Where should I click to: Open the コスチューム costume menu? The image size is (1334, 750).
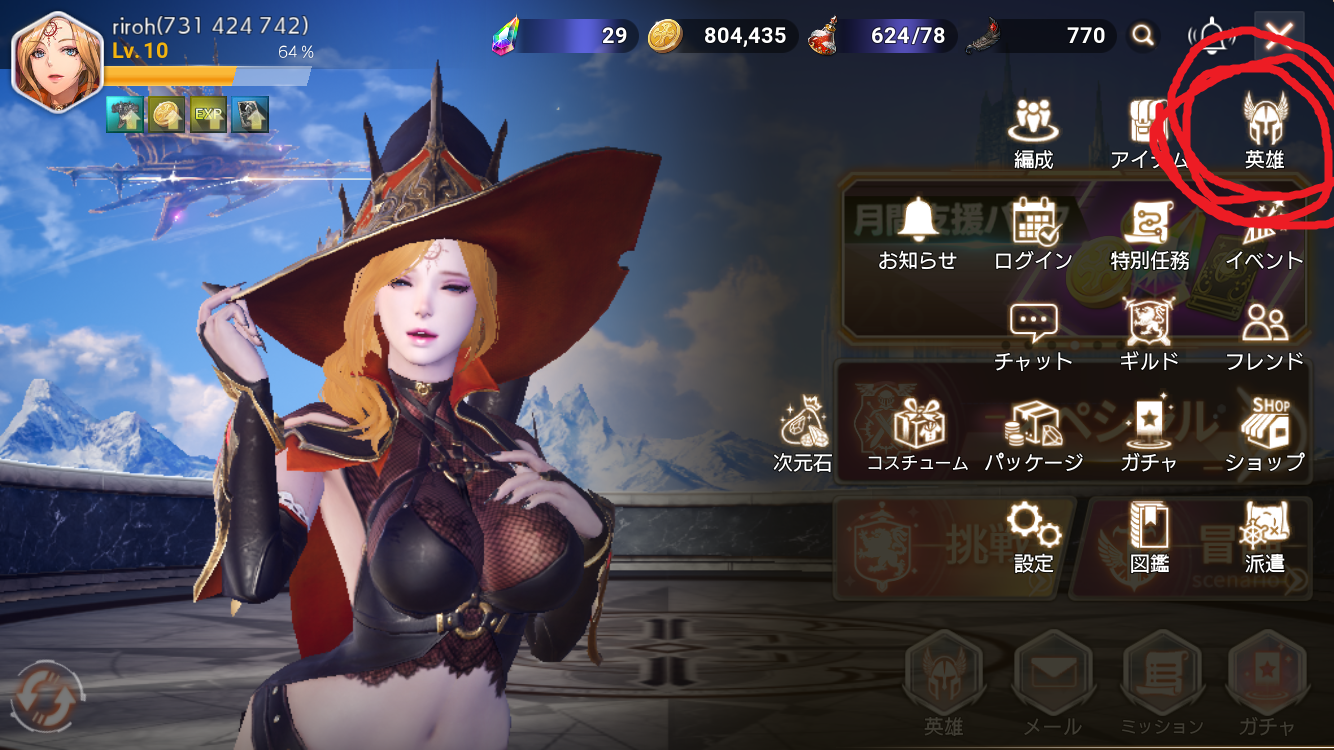tap(917, 435)
